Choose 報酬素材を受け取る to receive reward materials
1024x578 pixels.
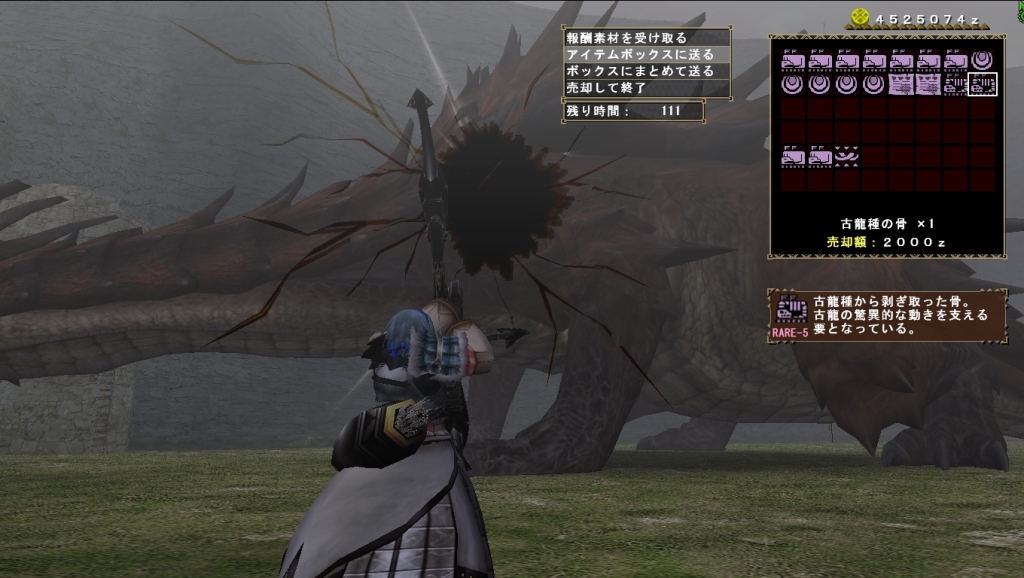point(627,38)
